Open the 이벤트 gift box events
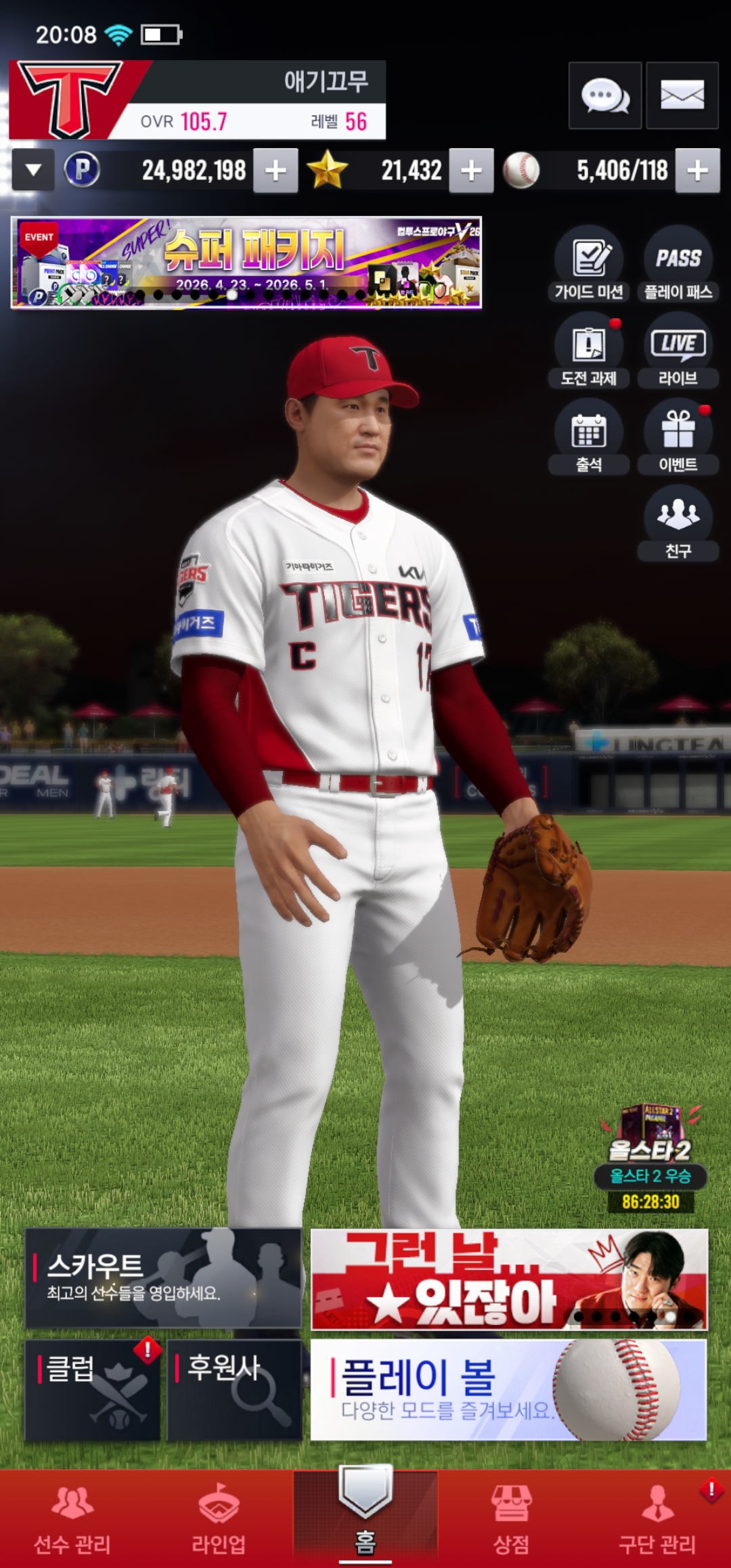Image resolution: width=731 pixels, height=1568 pixels. [678, 437]
